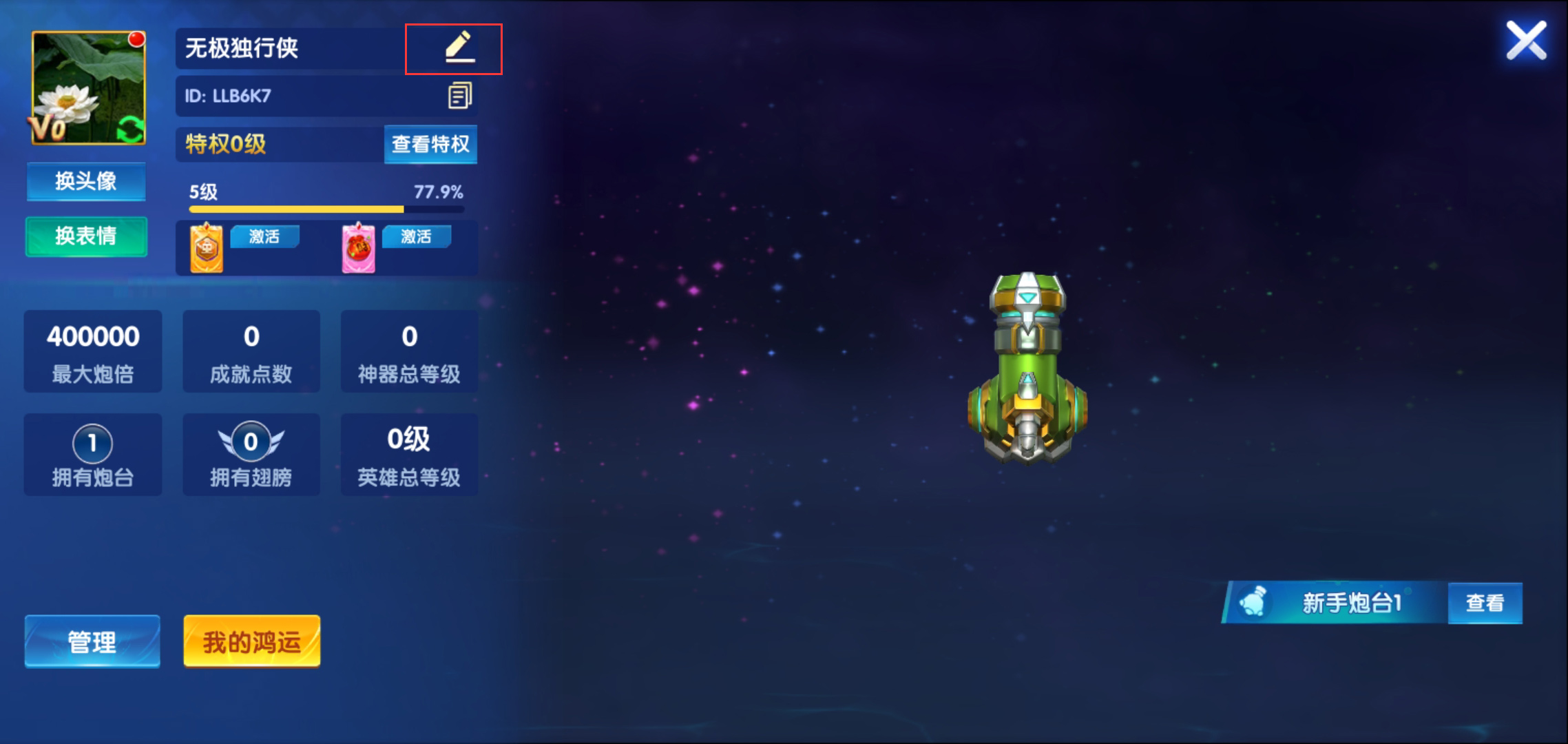Select the pink lucky bag badge icon
1568x744 pixels.
coord(357,247)
